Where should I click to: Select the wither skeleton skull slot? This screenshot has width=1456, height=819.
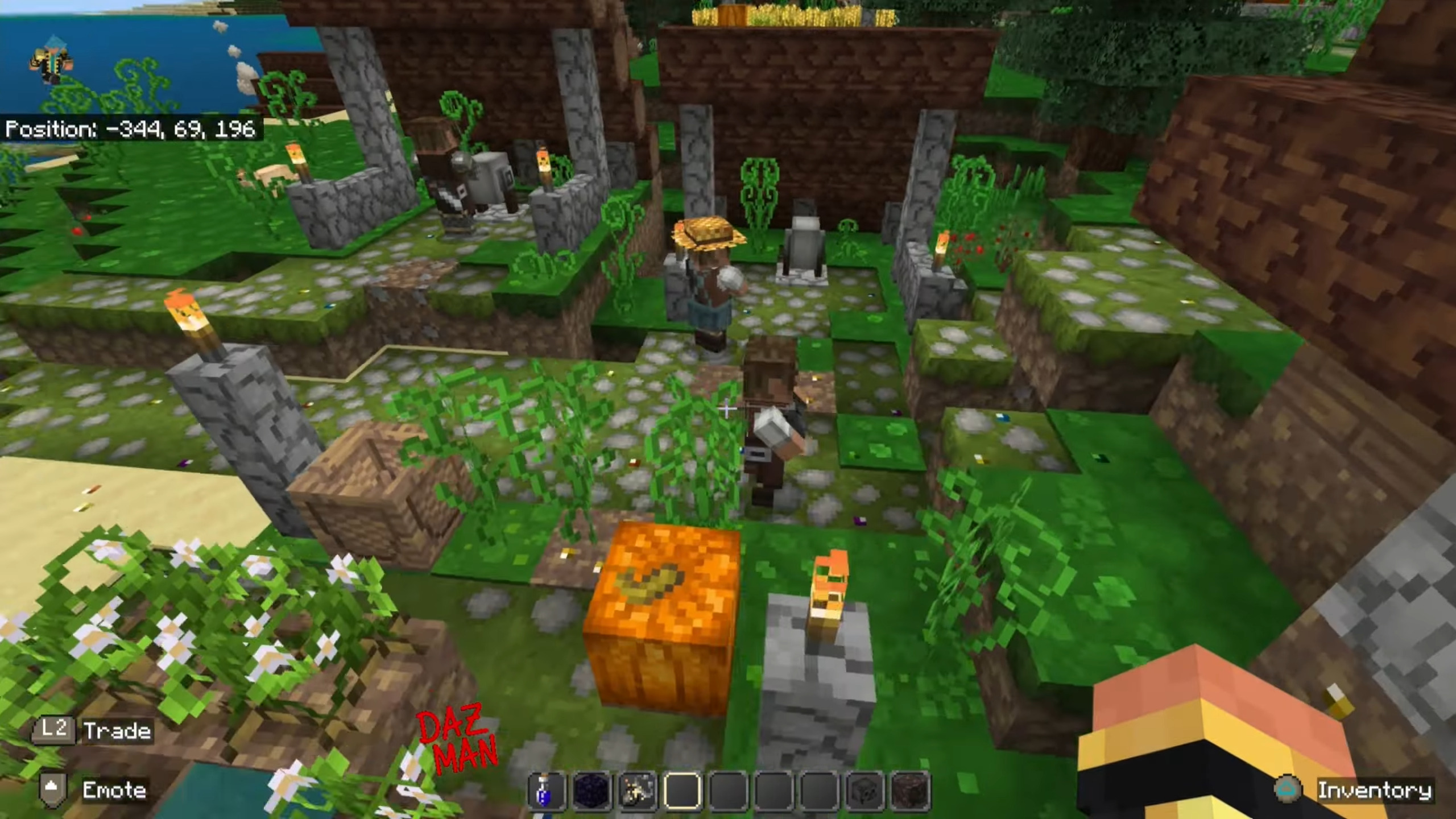864,791
